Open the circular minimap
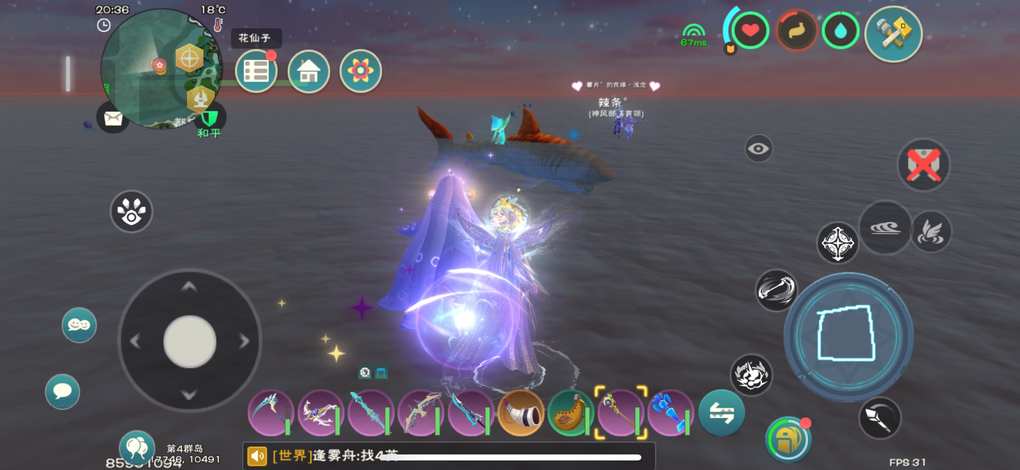This screenshot has height=470, width=1020. point(158,70)
